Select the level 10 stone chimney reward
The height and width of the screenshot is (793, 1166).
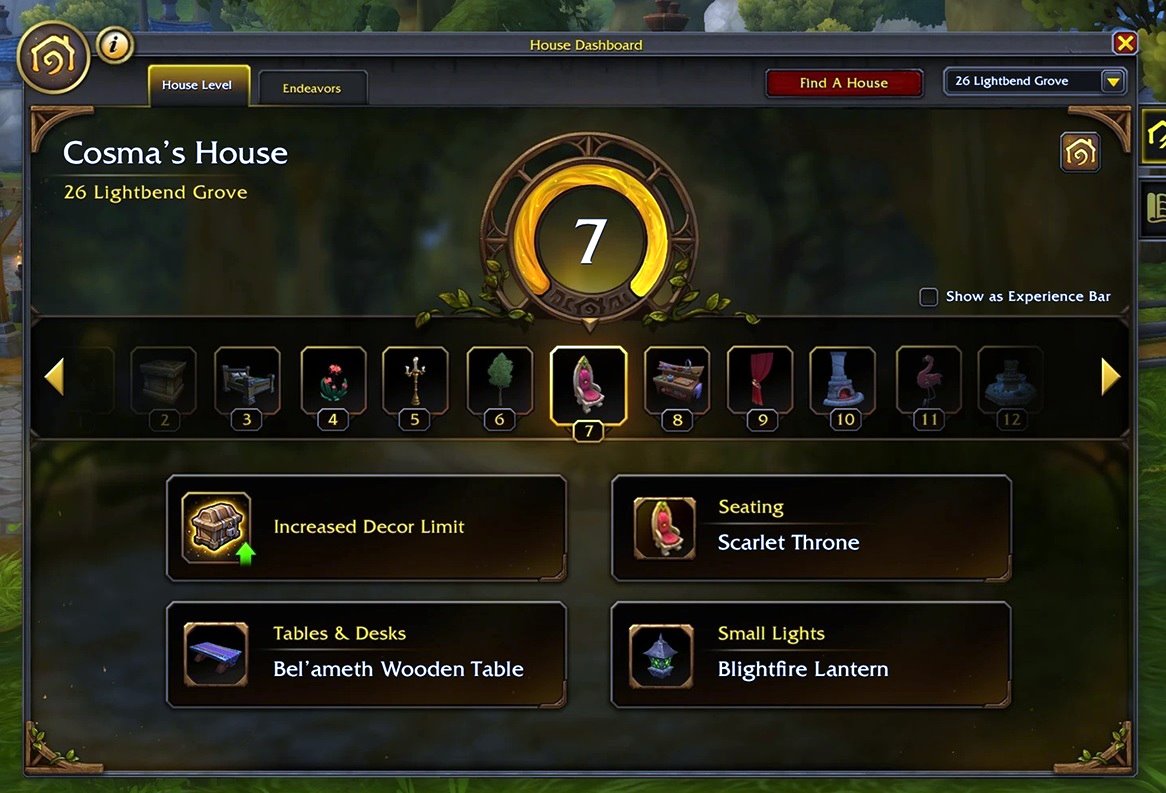click(x=843, y=380)
